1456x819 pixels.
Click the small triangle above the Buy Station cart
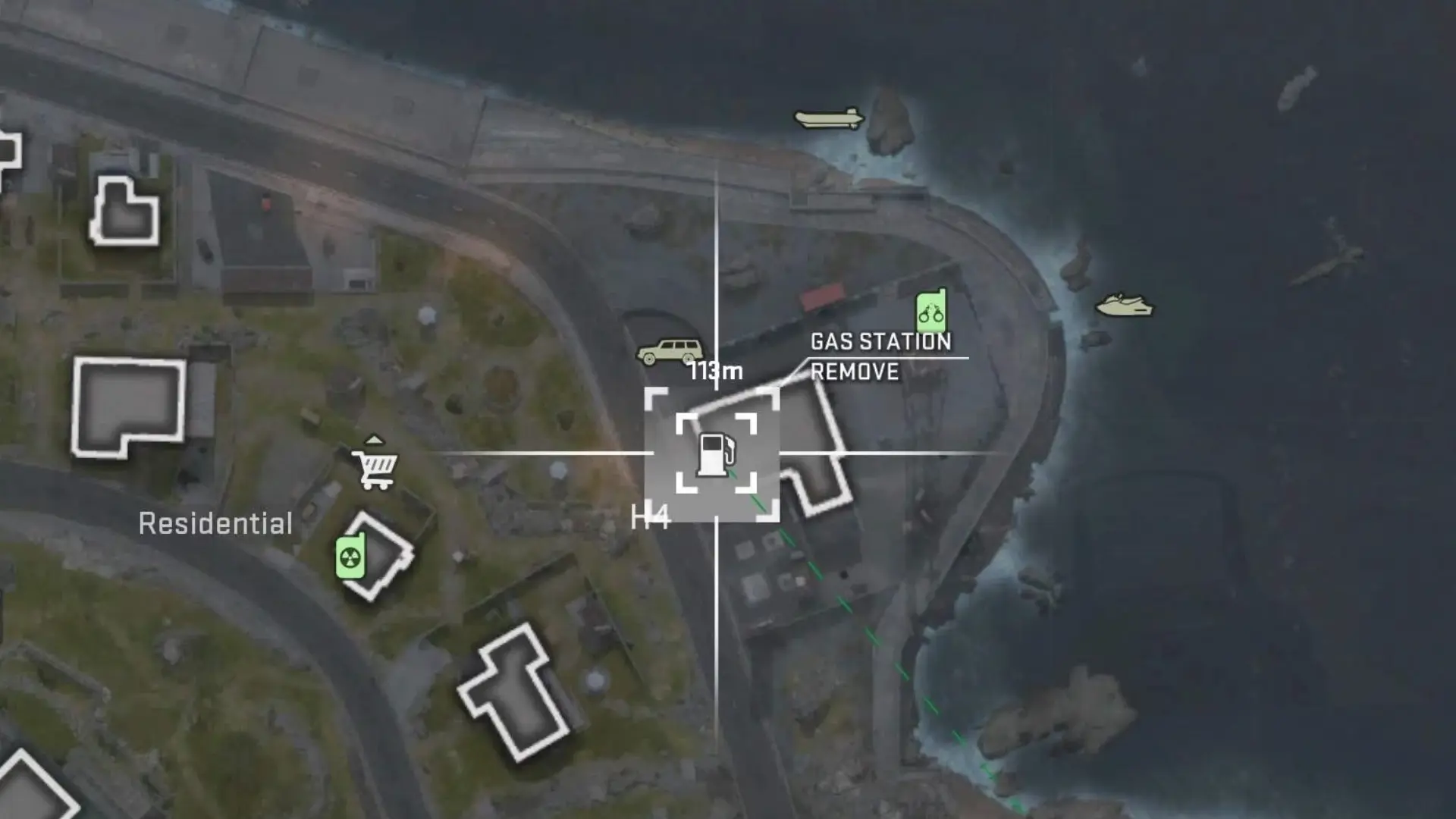pos(375,438)
